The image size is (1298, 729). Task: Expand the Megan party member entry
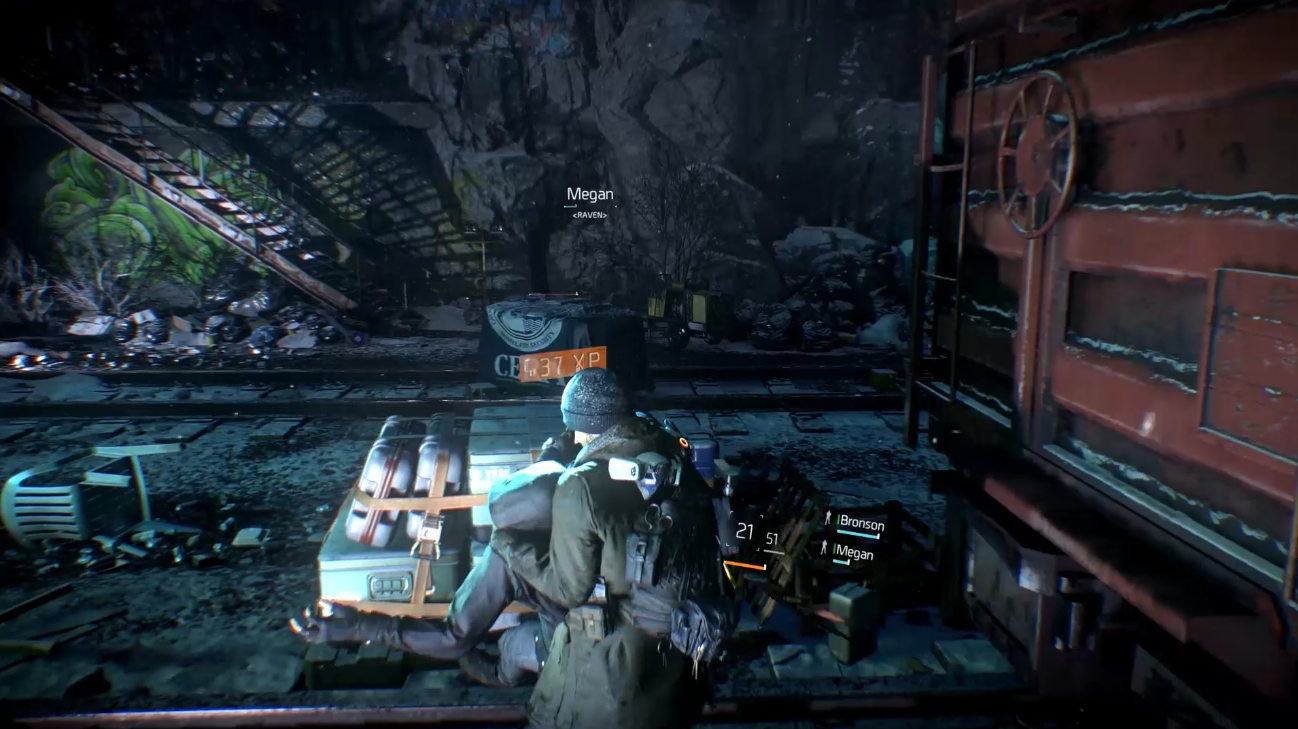pyautogui.click(x=856, y=552)
